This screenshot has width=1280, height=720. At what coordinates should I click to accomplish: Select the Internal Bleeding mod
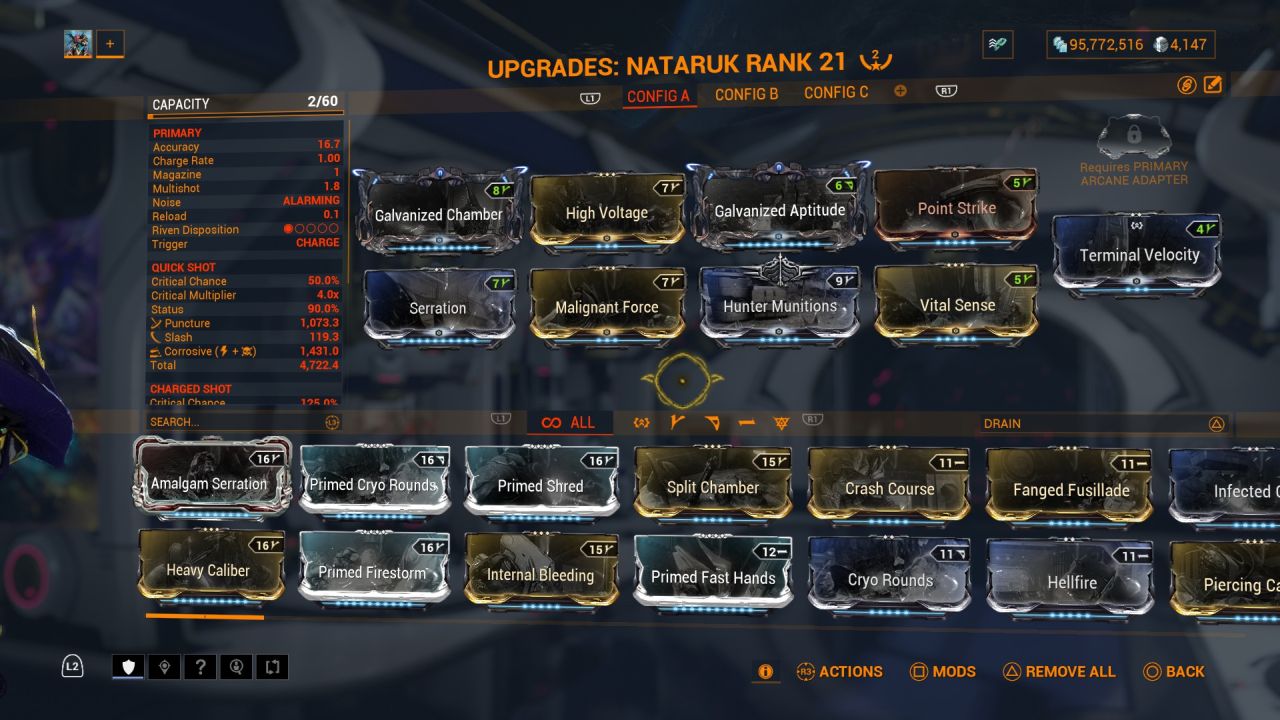click(x=540, y=574)
